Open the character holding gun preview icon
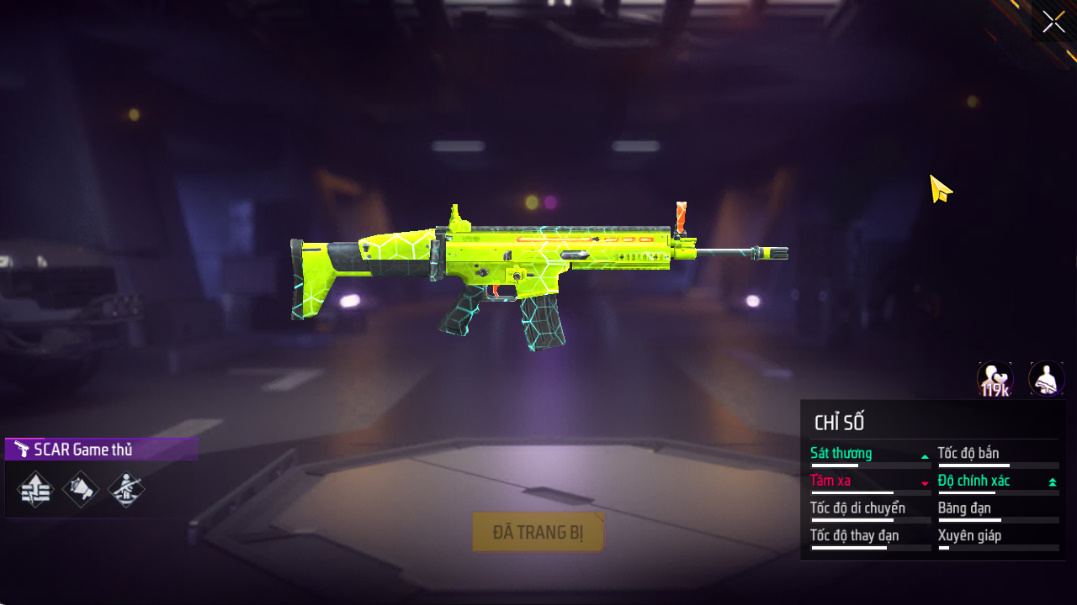 (x=1046, y=380)
